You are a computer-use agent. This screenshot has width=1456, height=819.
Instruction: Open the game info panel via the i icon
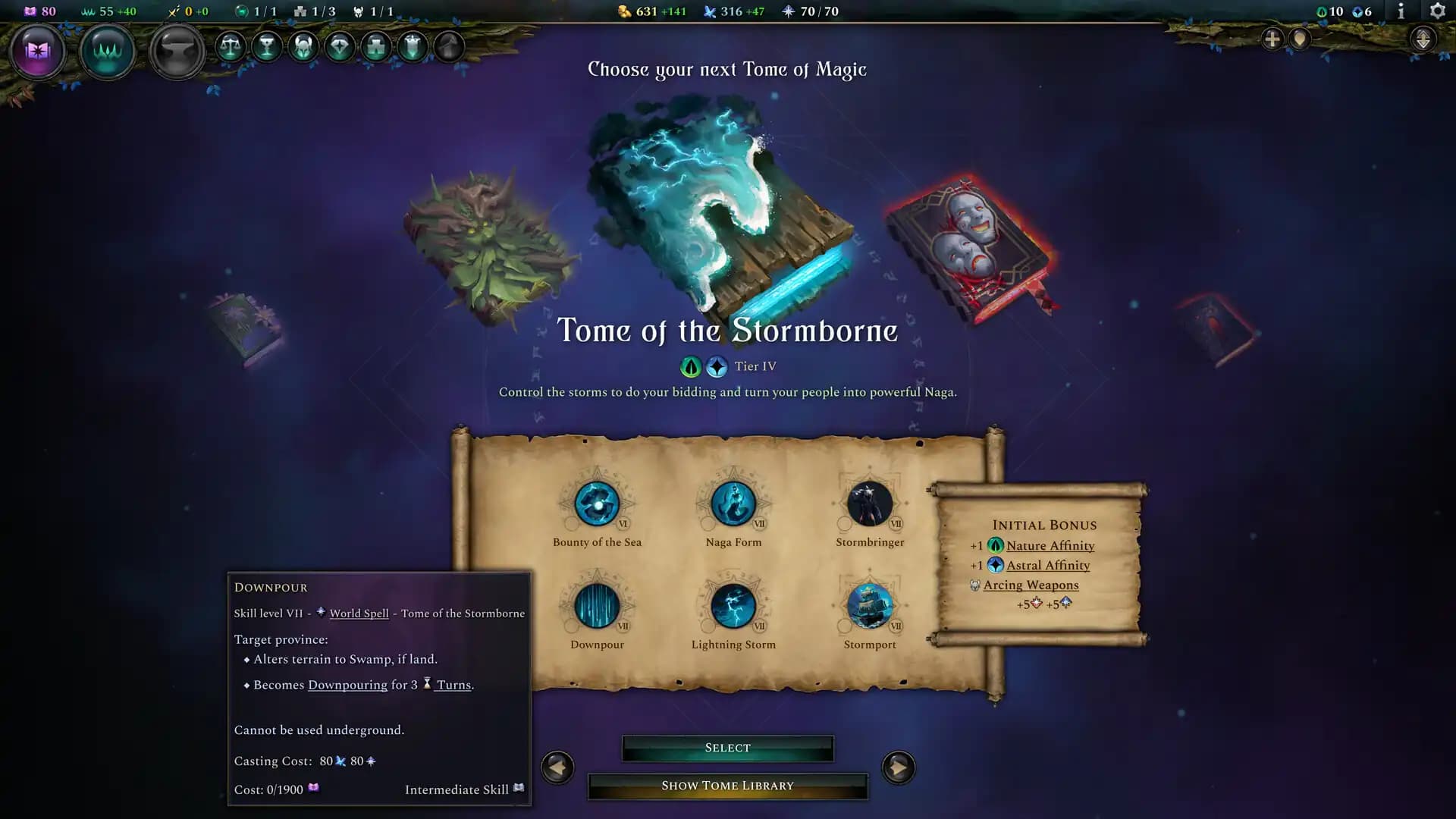tap(1400, 11)
